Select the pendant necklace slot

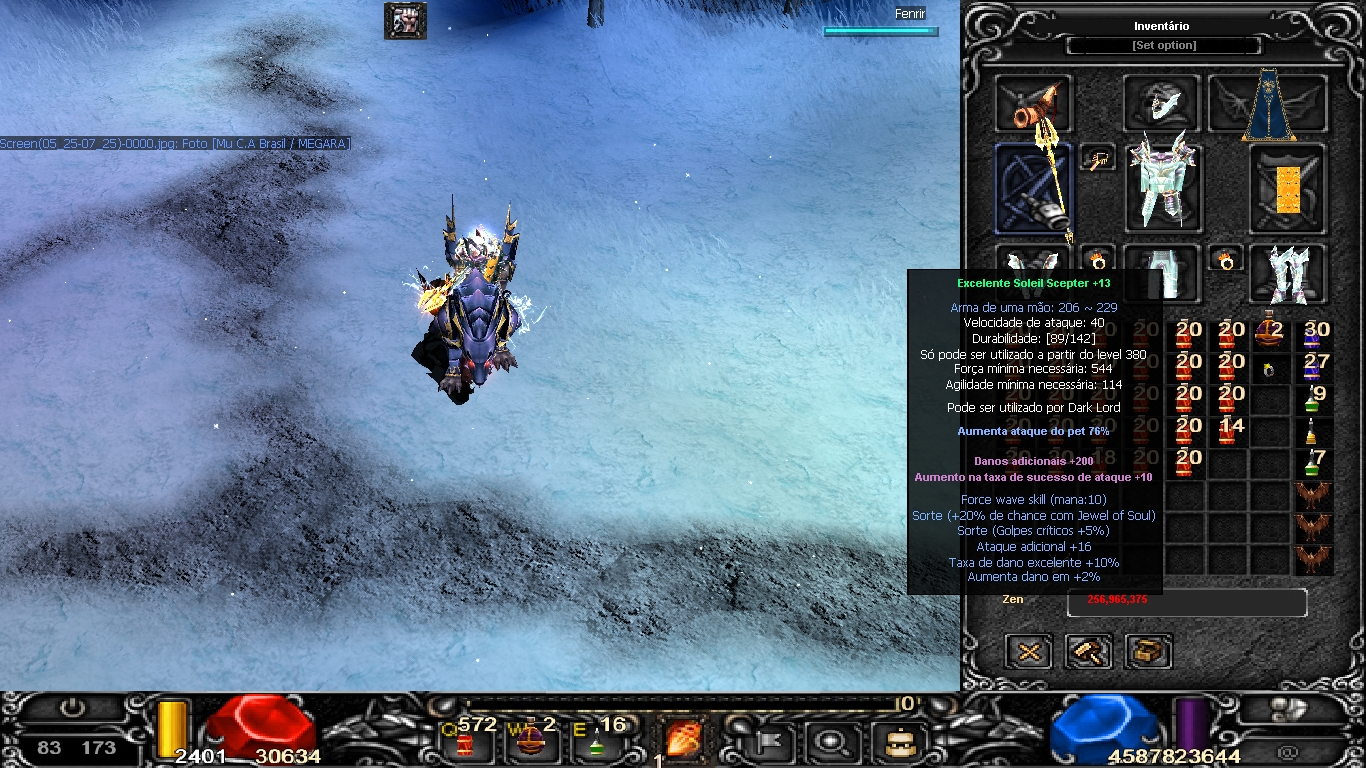[1097, 157]
